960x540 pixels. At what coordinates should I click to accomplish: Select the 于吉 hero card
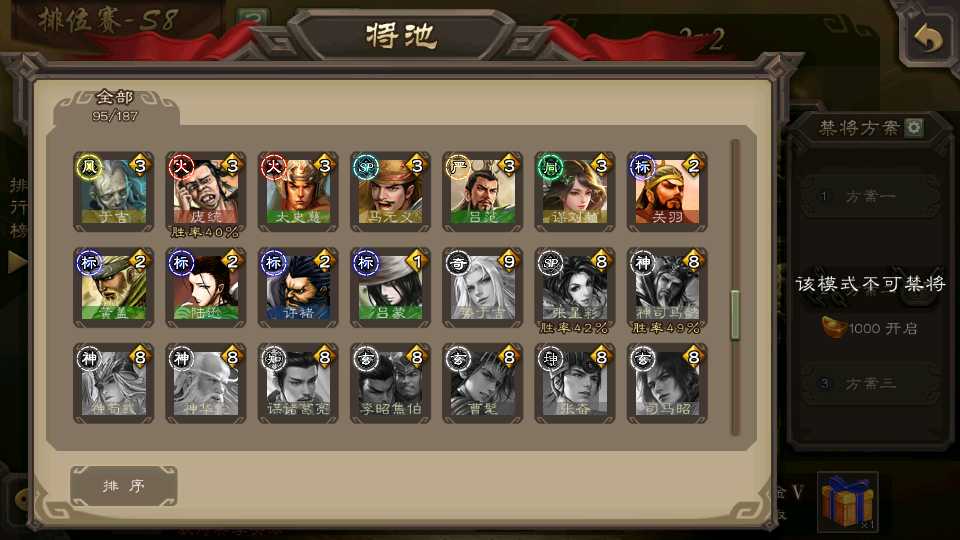[x=113, y=189]
